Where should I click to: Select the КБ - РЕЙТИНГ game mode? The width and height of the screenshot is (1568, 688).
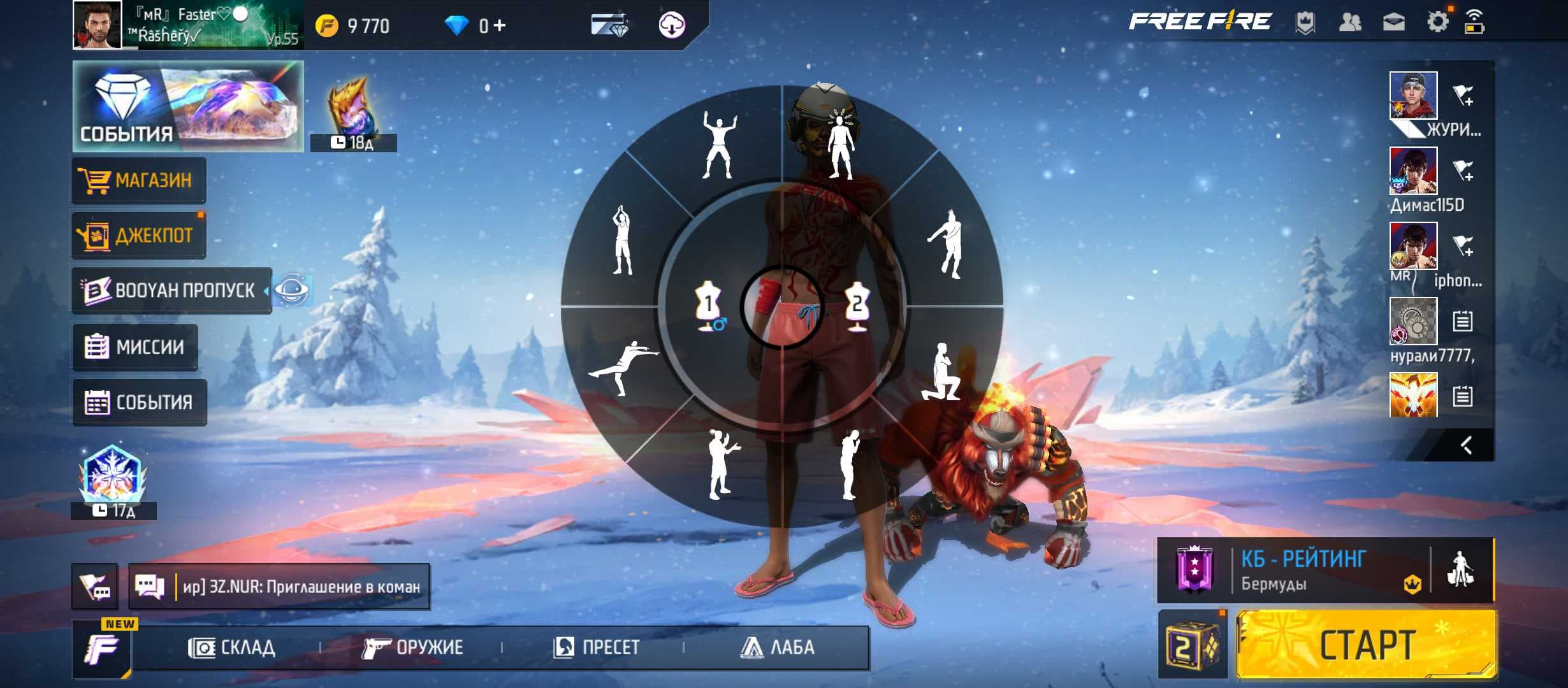1300,570
